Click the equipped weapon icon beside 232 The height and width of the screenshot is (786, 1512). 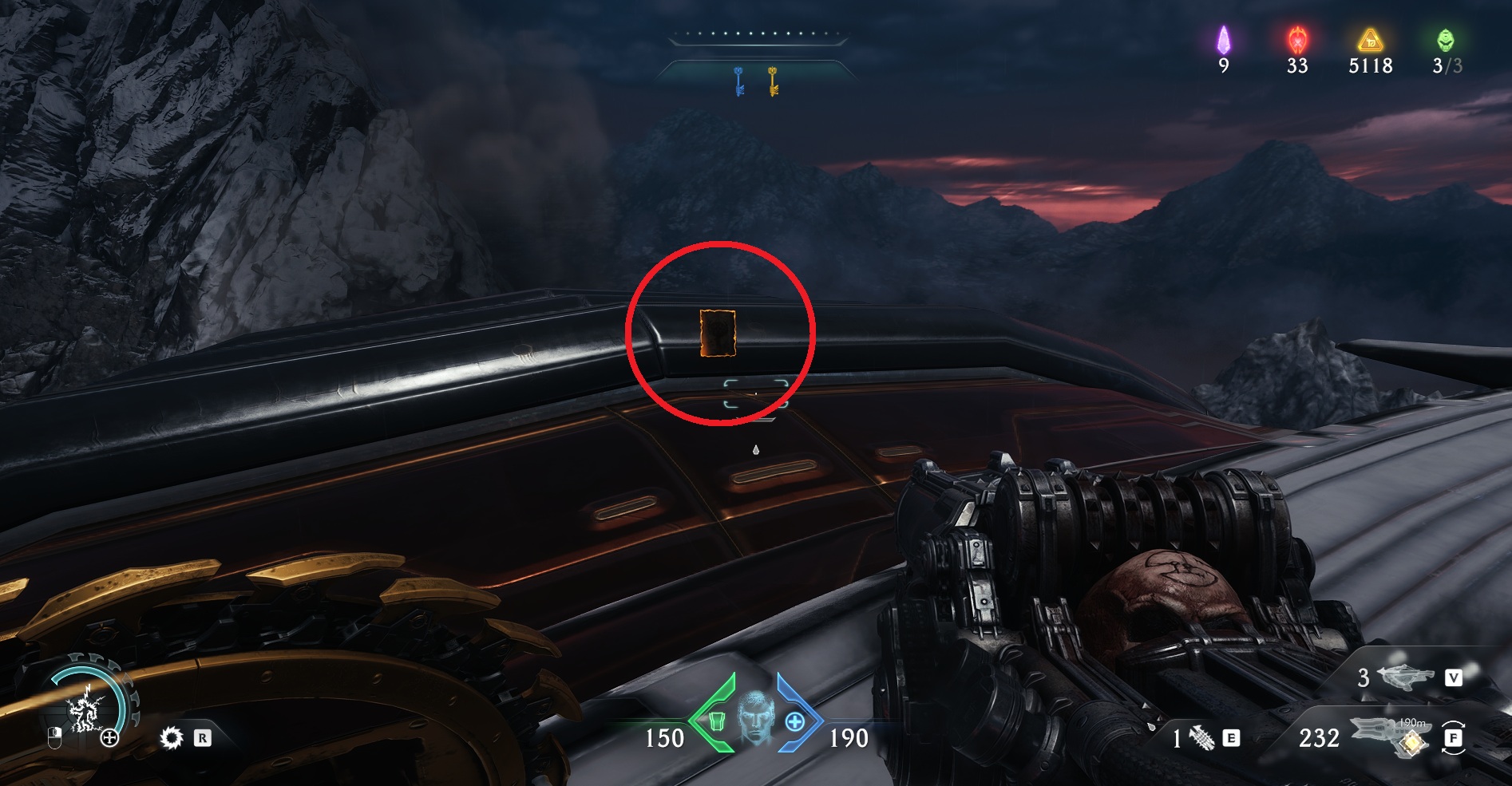click(1391, 736)
